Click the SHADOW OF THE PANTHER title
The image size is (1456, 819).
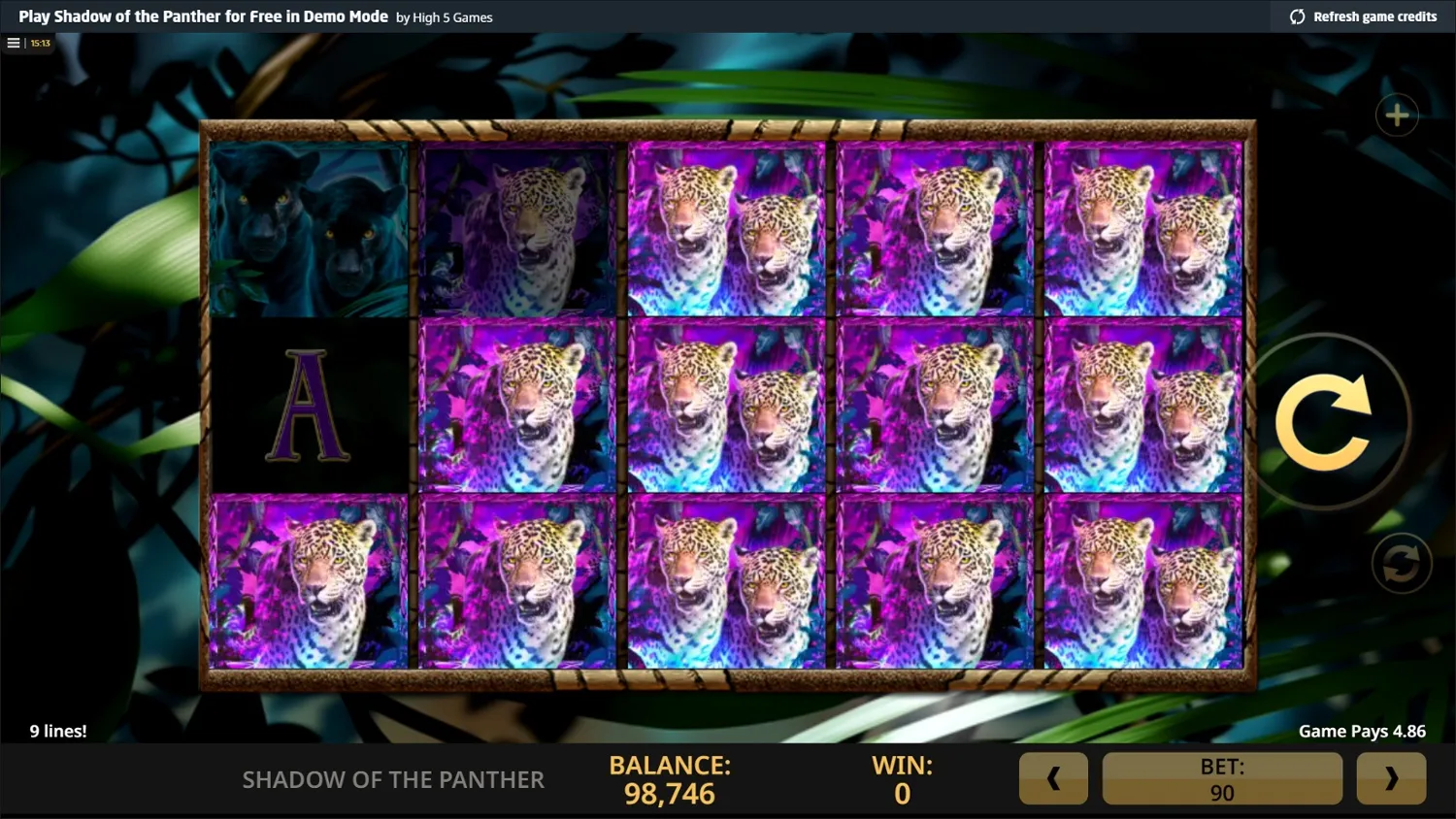click(394, 778)
